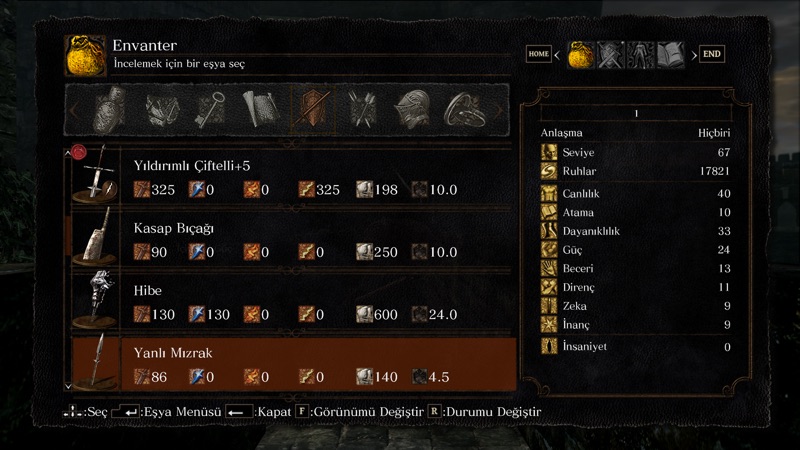Open the character status figure menu

(640, 54)
